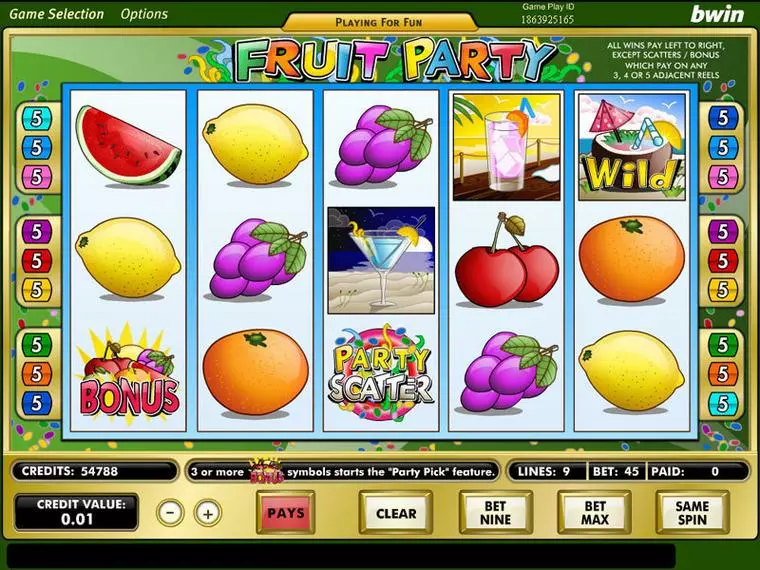Open the Game Selection menu
This screenshot has width=760, height=570.
[57, 14]
